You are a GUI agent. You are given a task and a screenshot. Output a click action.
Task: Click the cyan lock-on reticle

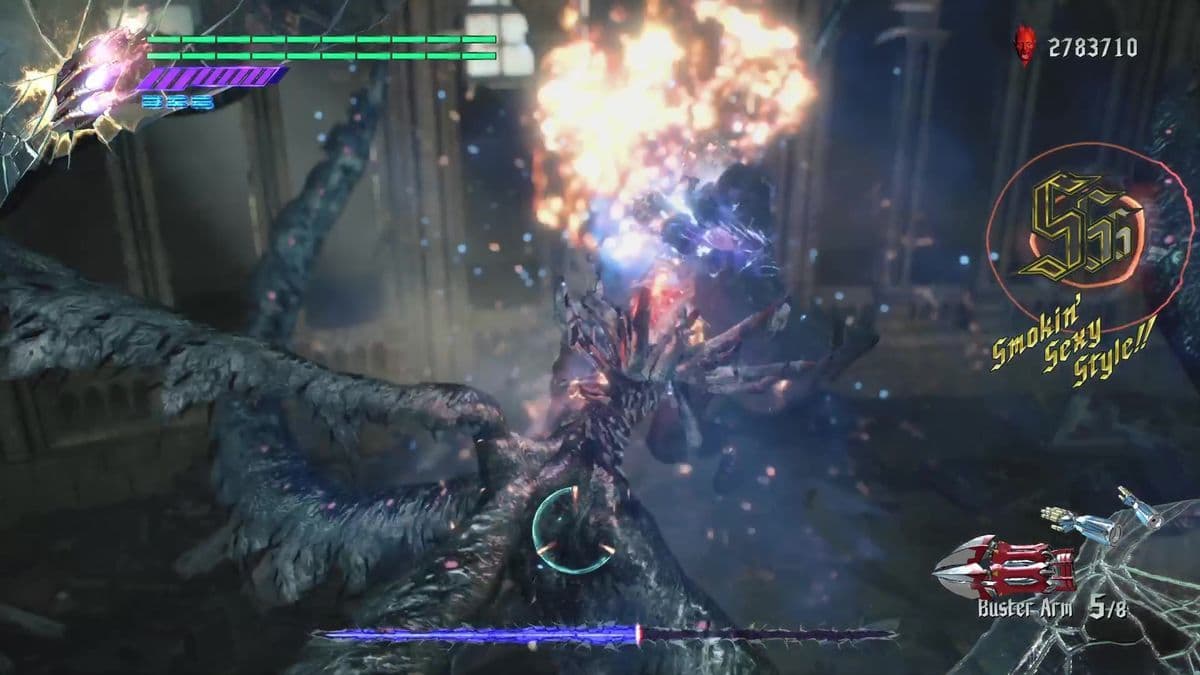[572, 530]
